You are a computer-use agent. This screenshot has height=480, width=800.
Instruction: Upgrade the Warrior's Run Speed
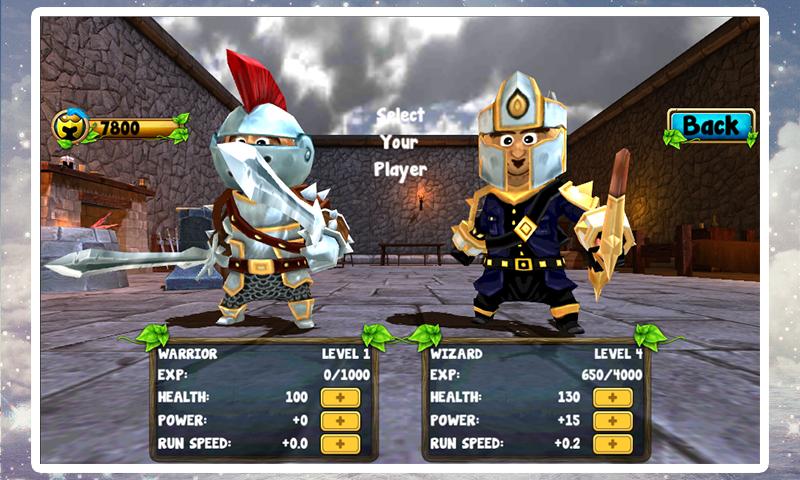[x=340, y=444]
